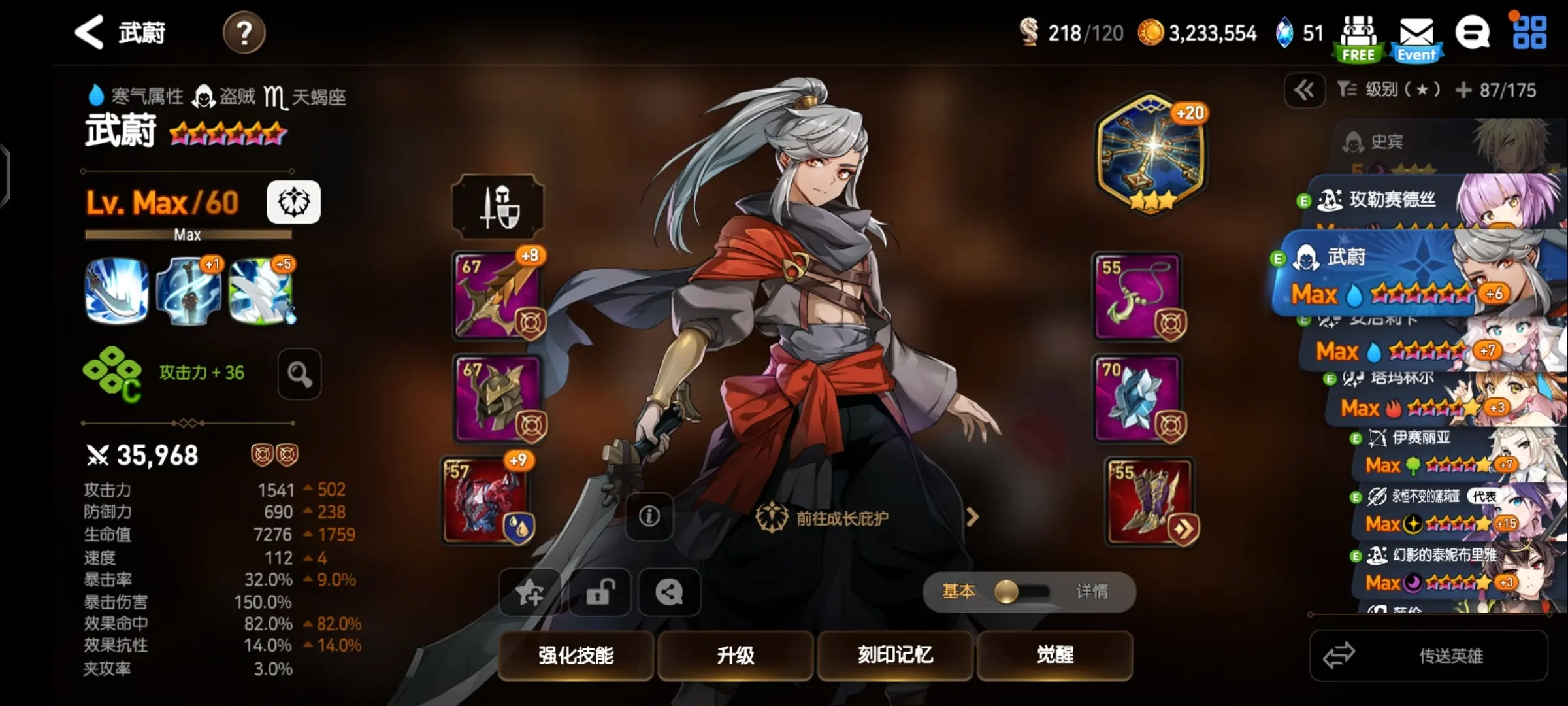Open the grid main menu
The image size is (1568, 706).
click(1529, 33)
